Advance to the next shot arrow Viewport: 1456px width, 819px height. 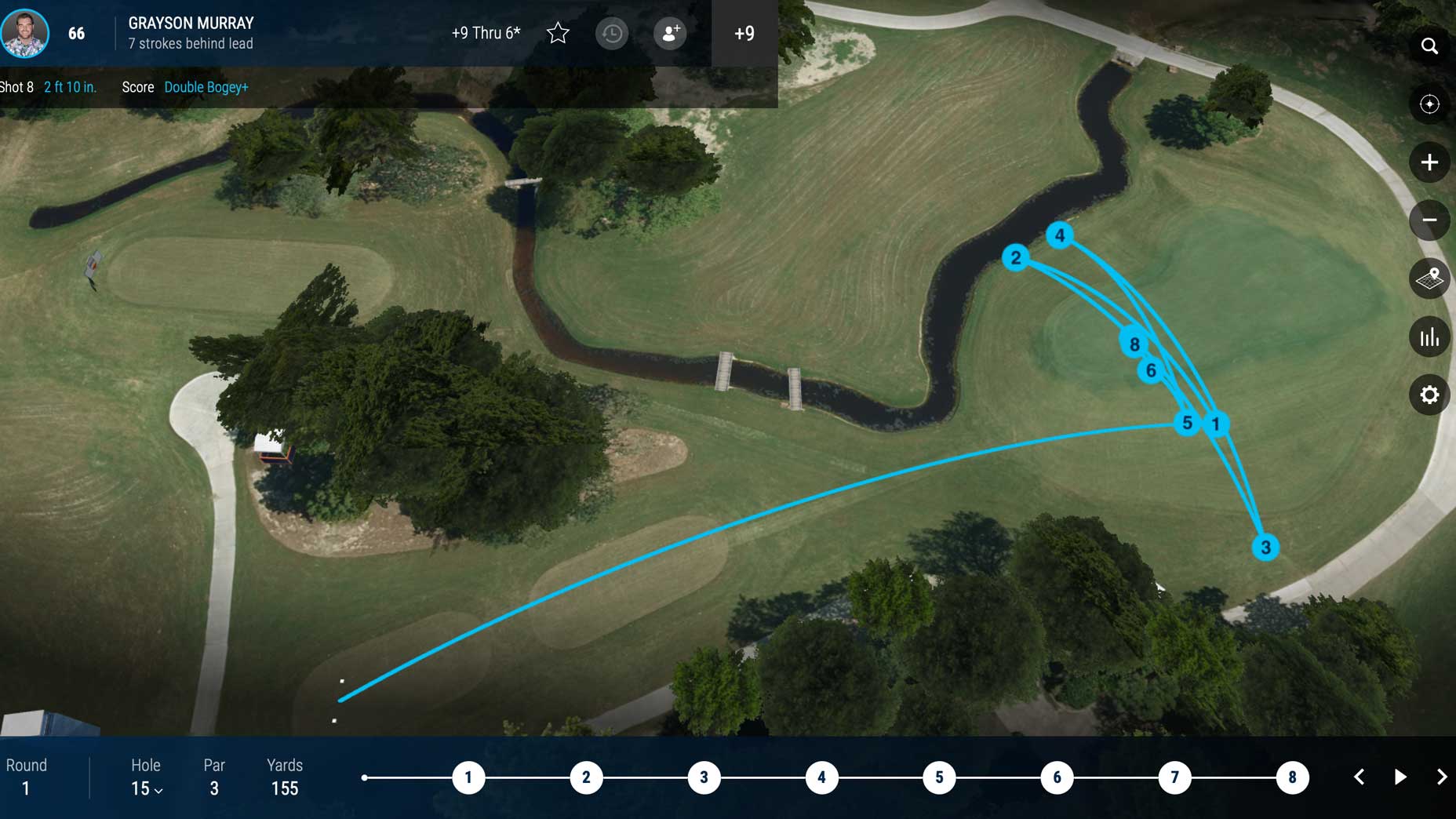tap(1441, 777)
